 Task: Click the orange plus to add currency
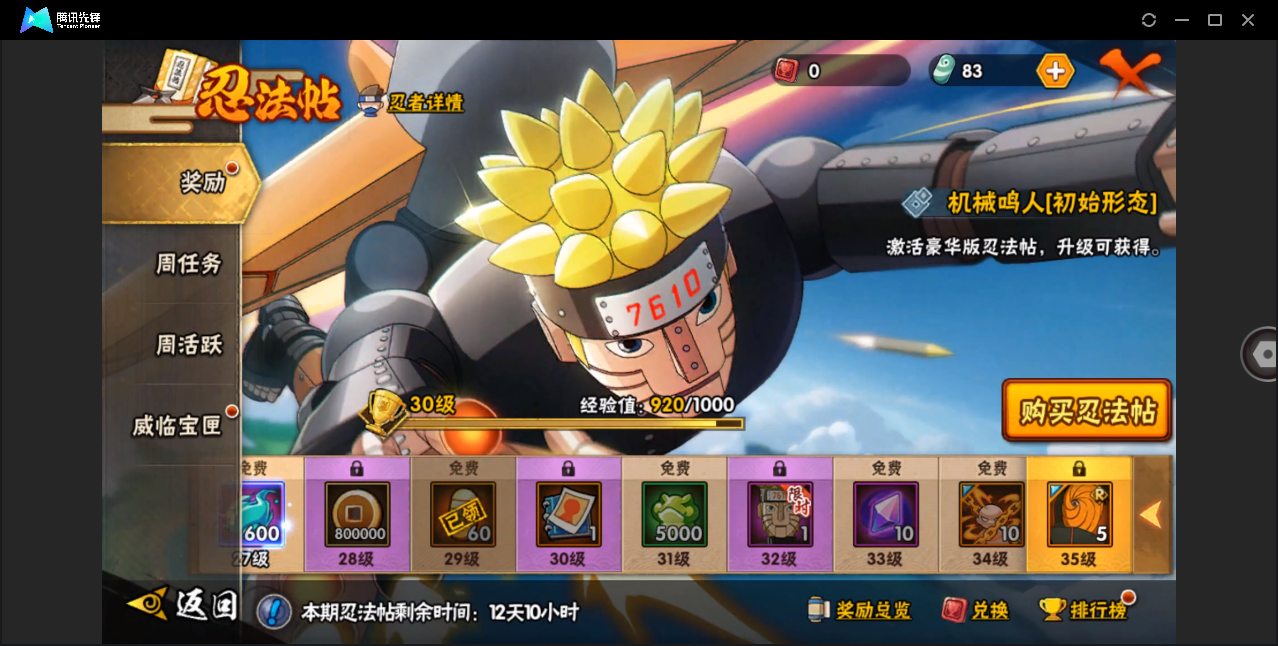point(1055,71)
